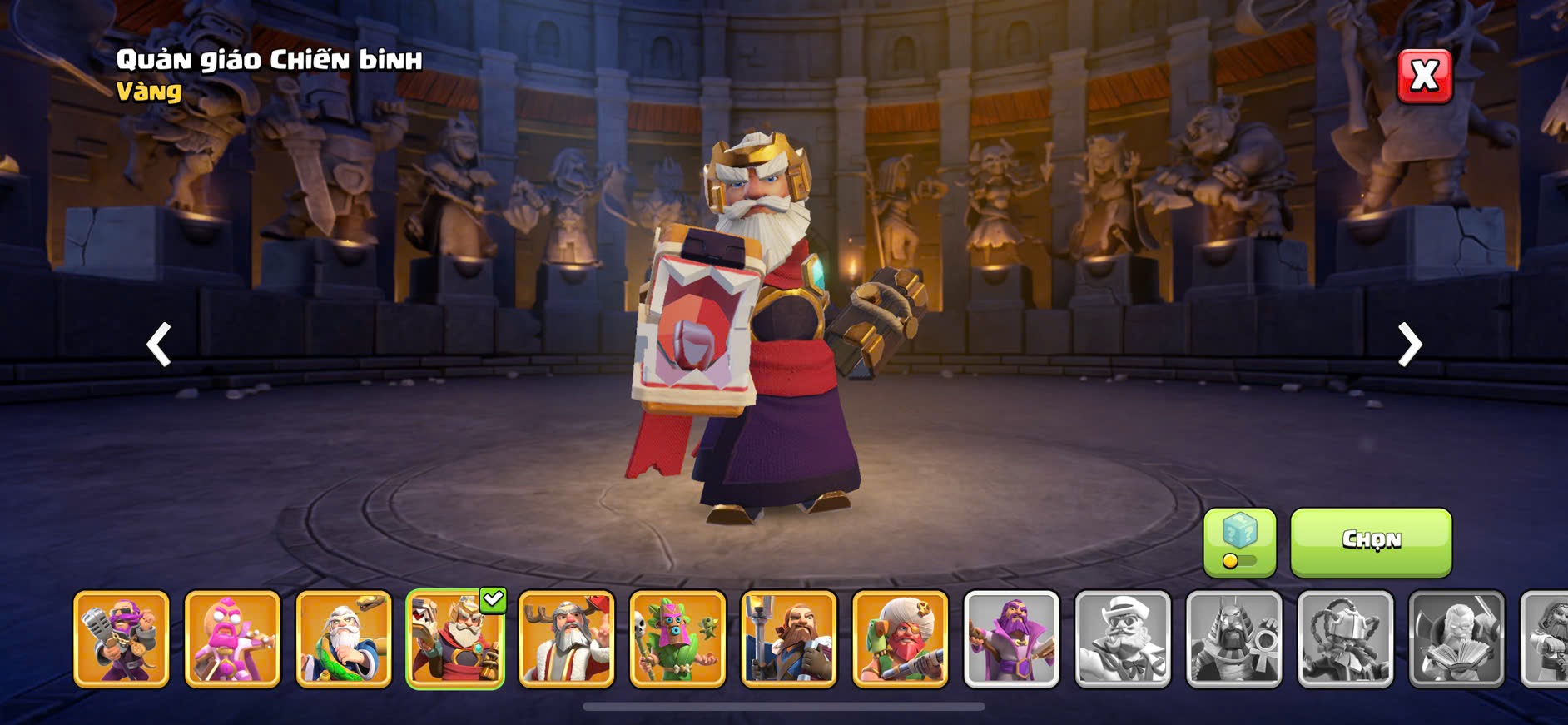Image resolution: width=1568 pixels, height=725 pixels.
Task: Choose the reindeer antler Warden skin
Action: [567, 639]
